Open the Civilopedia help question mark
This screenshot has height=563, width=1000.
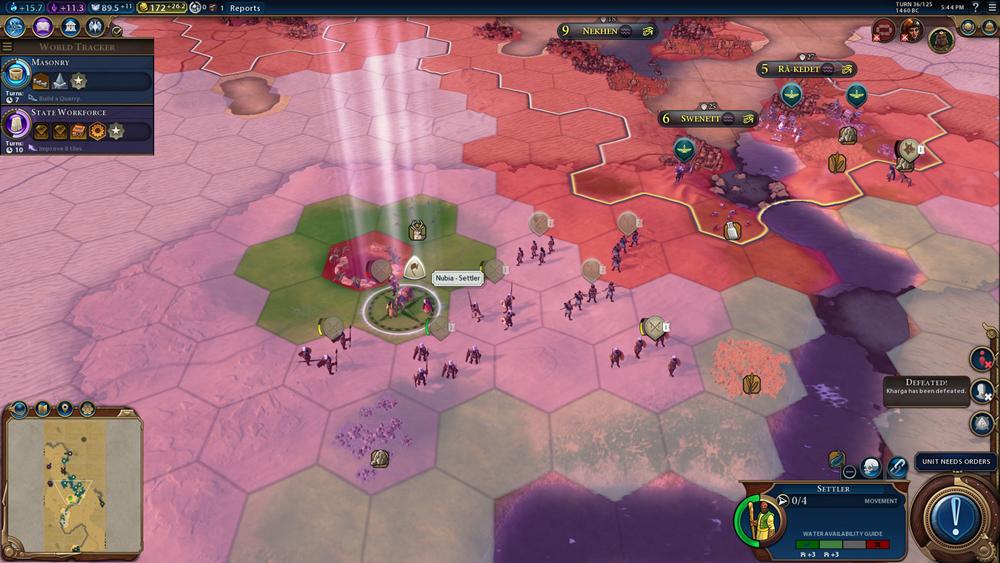tap(974, 8)
